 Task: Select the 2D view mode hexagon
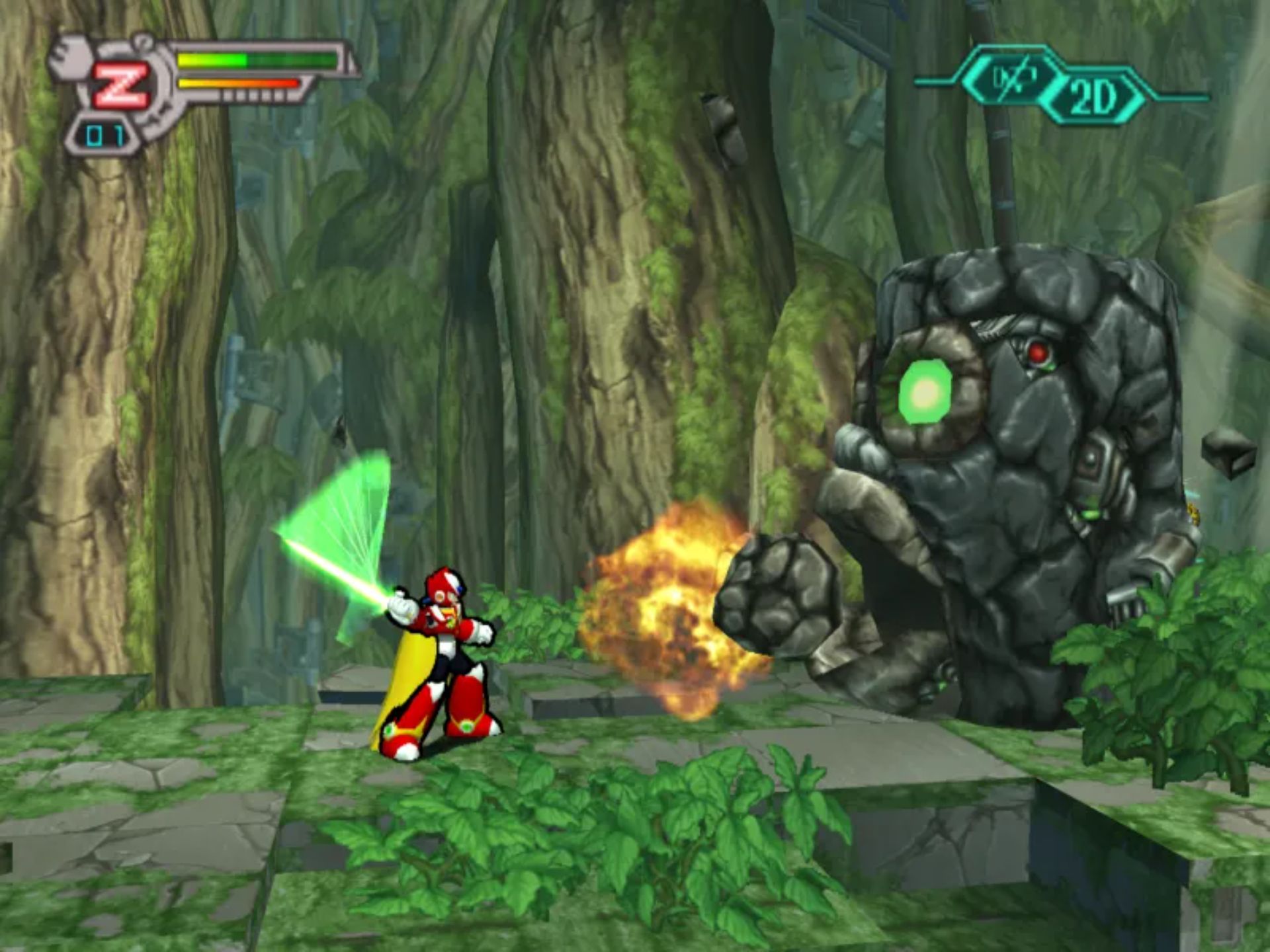pos(1093,98)
